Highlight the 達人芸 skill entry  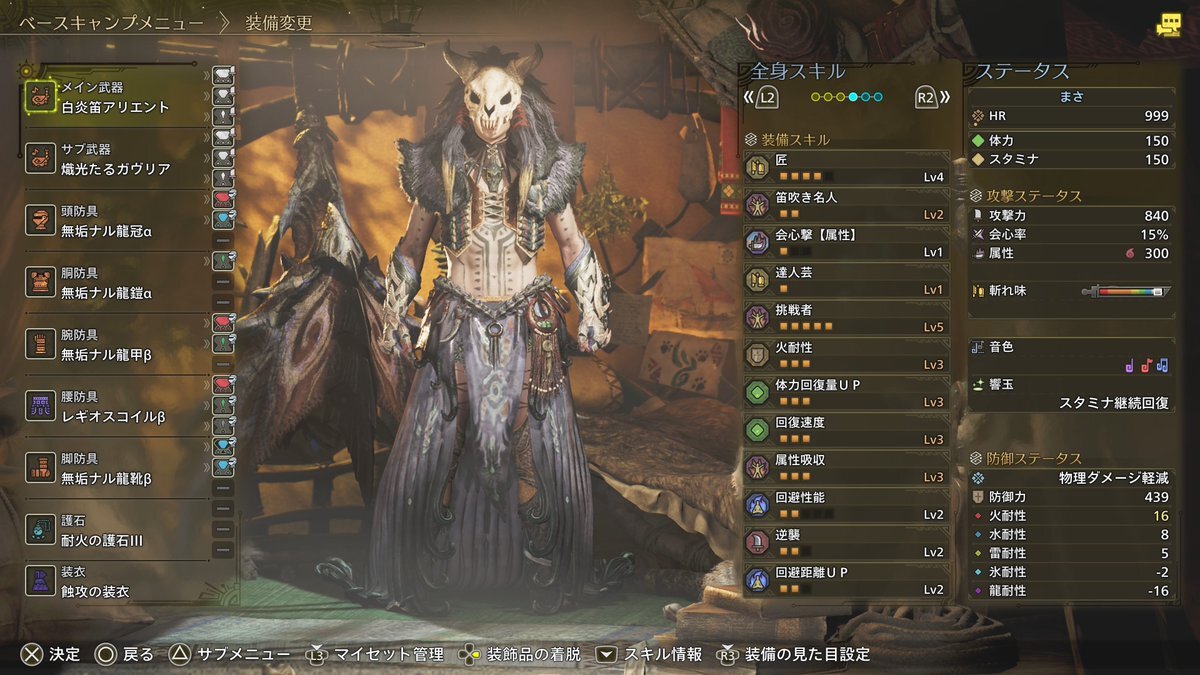(x=846, y=280)
